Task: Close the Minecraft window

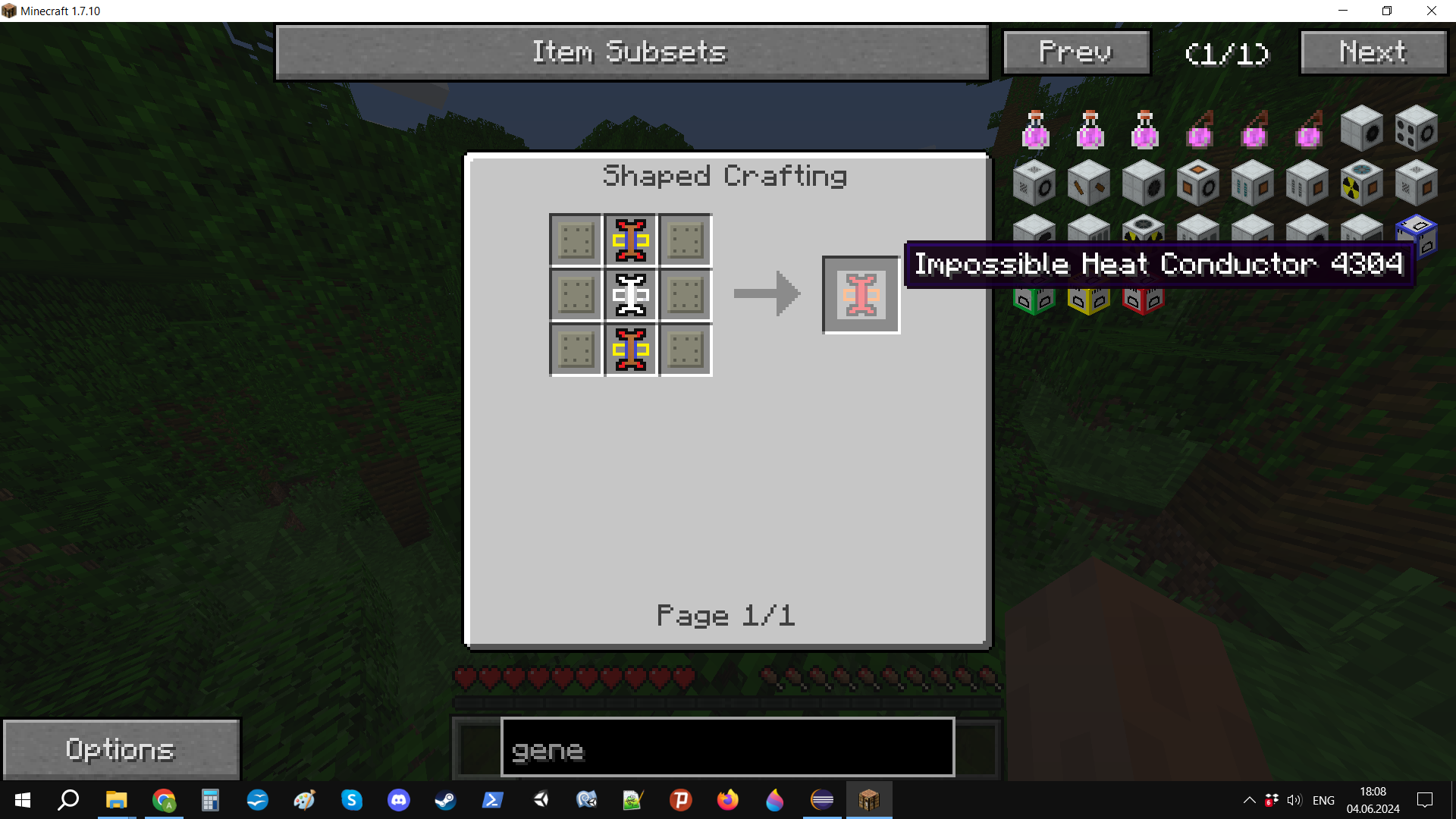Action: (x=1432, y=11)
